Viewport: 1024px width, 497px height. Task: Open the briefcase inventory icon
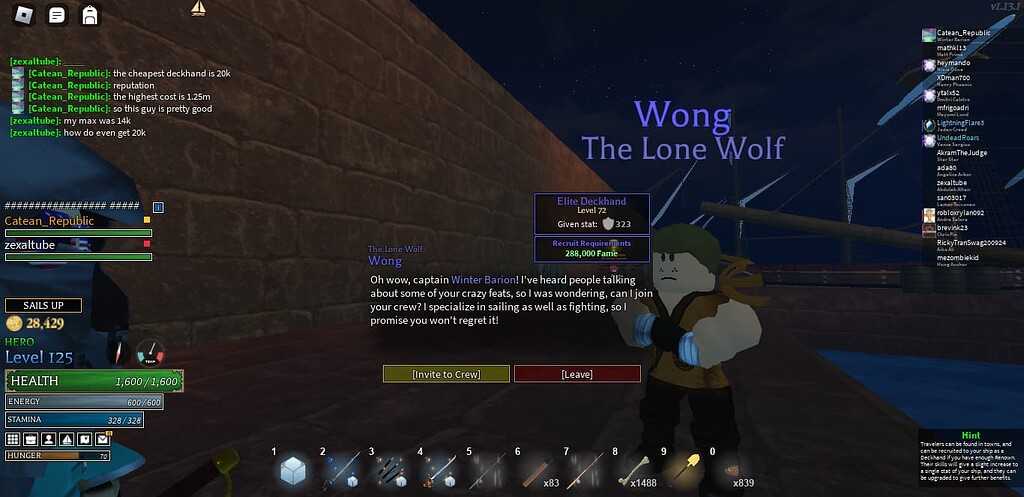(x=30, y=439)
